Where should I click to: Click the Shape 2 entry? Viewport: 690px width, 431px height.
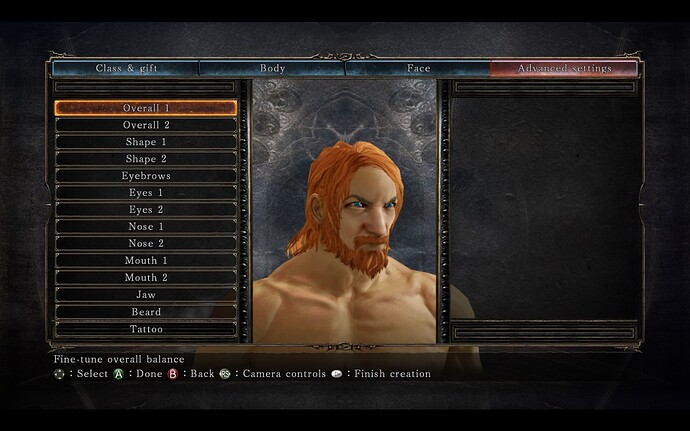click(x=146, y=159)
